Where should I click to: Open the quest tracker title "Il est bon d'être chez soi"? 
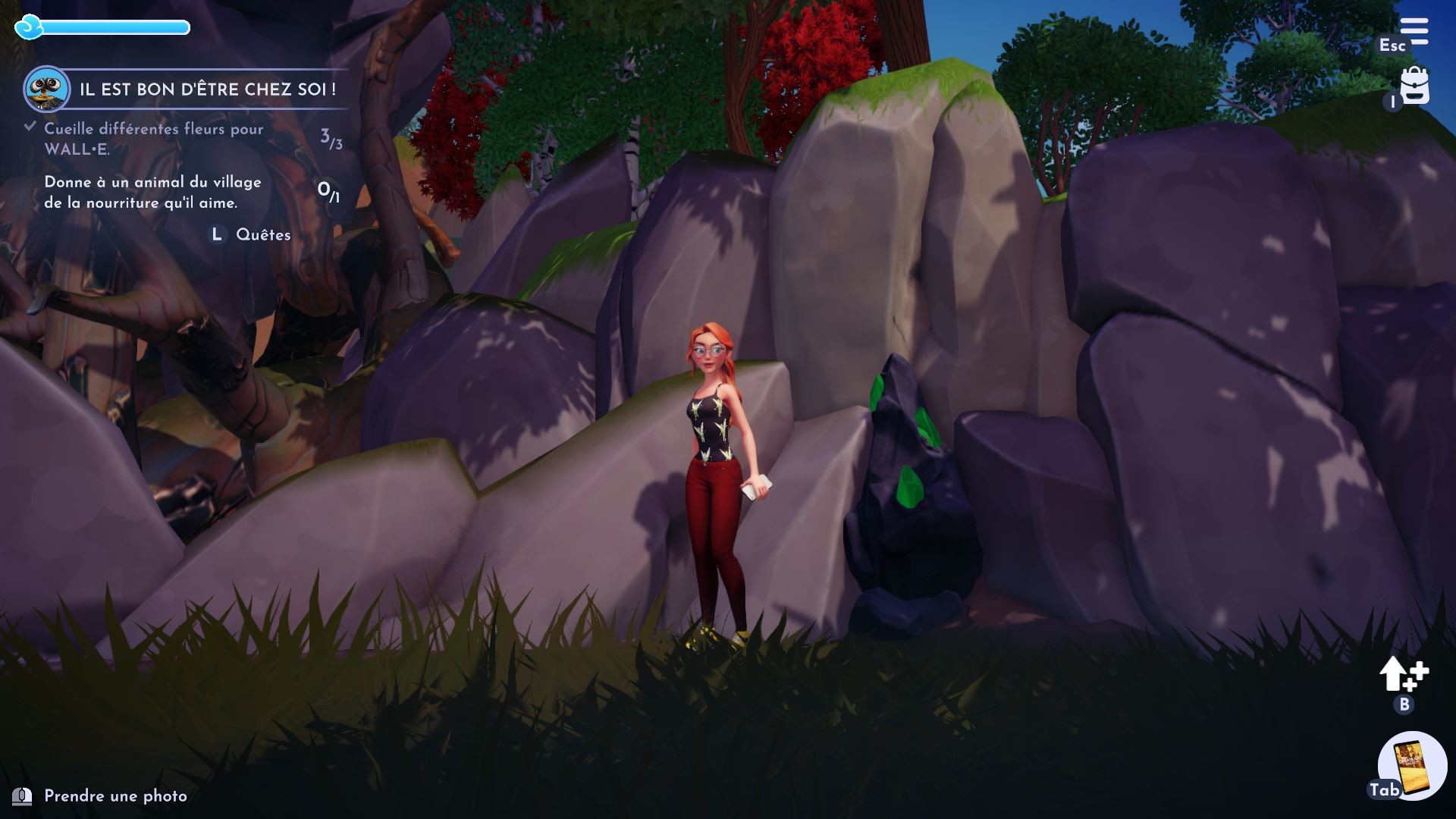point(207,89)
